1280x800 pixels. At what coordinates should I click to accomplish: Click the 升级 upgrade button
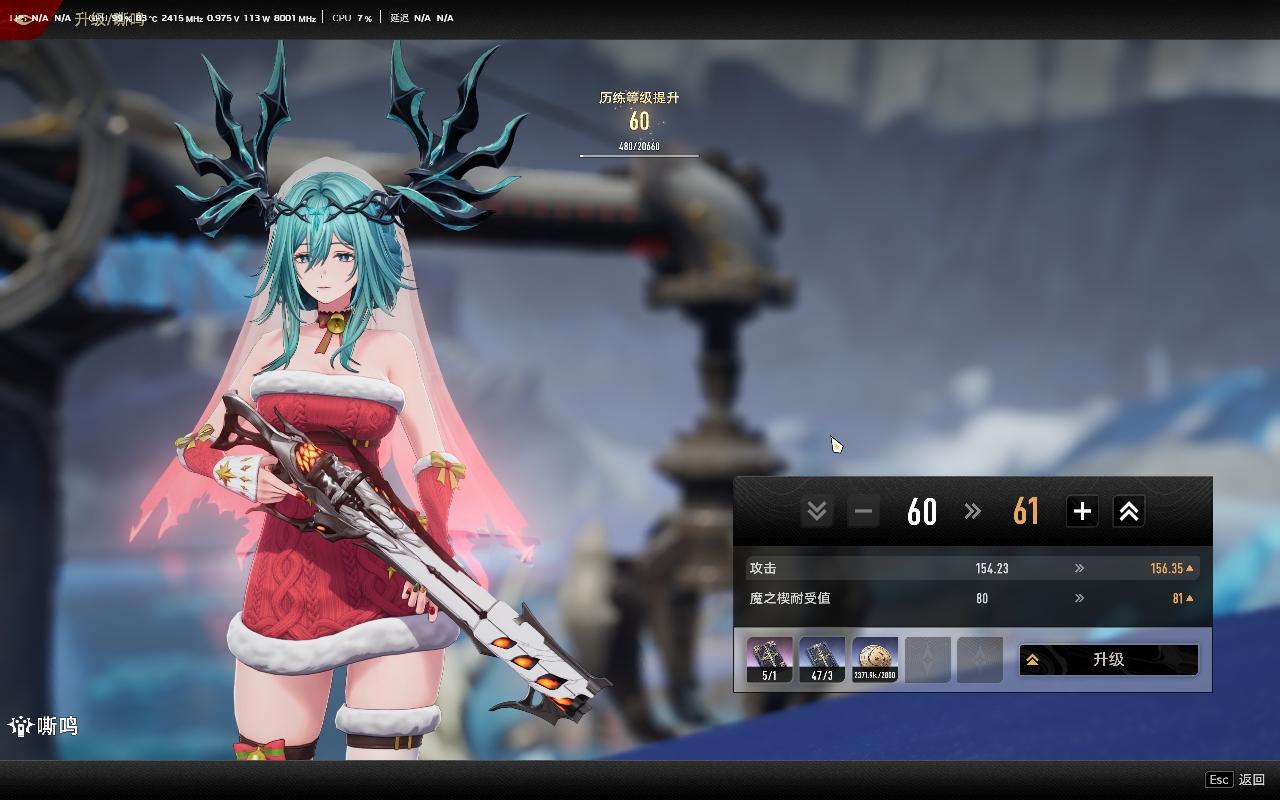pos(1108,660)
